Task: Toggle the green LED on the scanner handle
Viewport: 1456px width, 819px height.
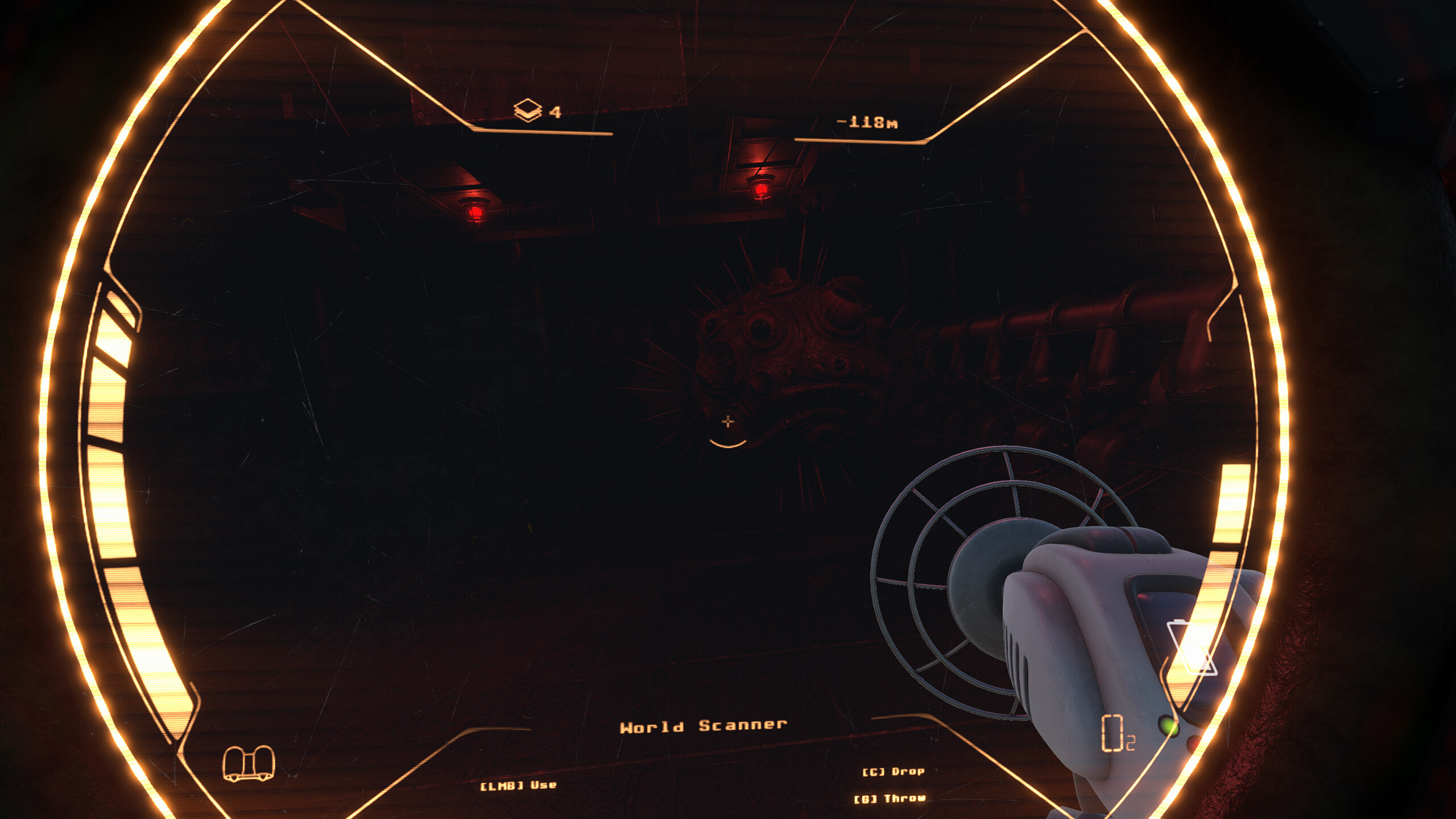Action: tap(1169, 726)
